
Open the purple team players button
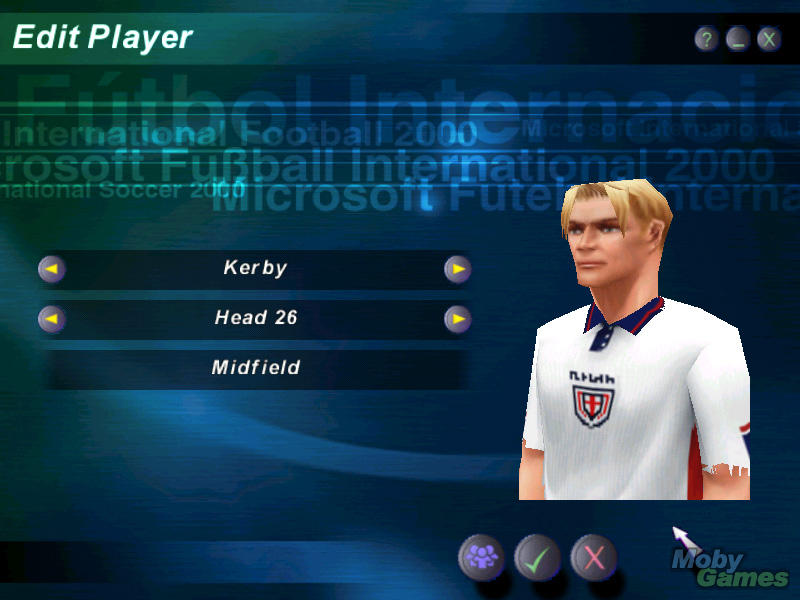(x=481, y=557)
